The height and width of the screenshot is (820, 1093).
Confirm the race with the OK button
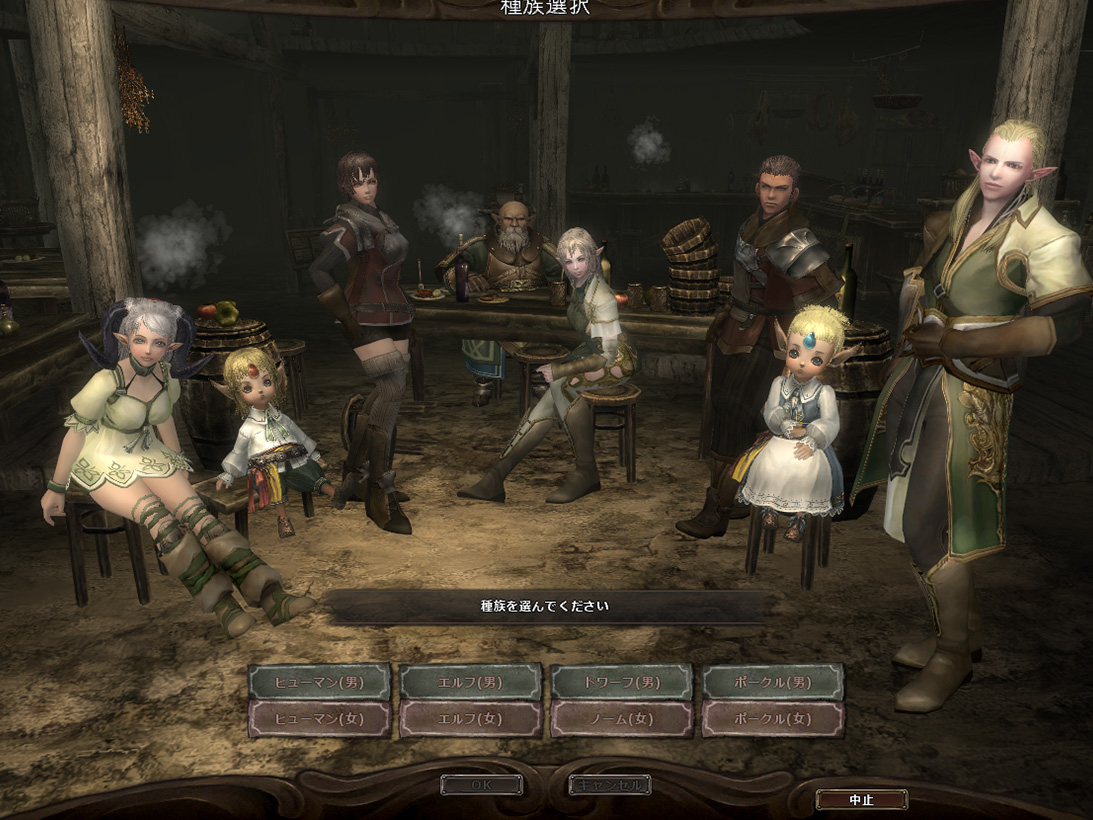tap(481, 785)
